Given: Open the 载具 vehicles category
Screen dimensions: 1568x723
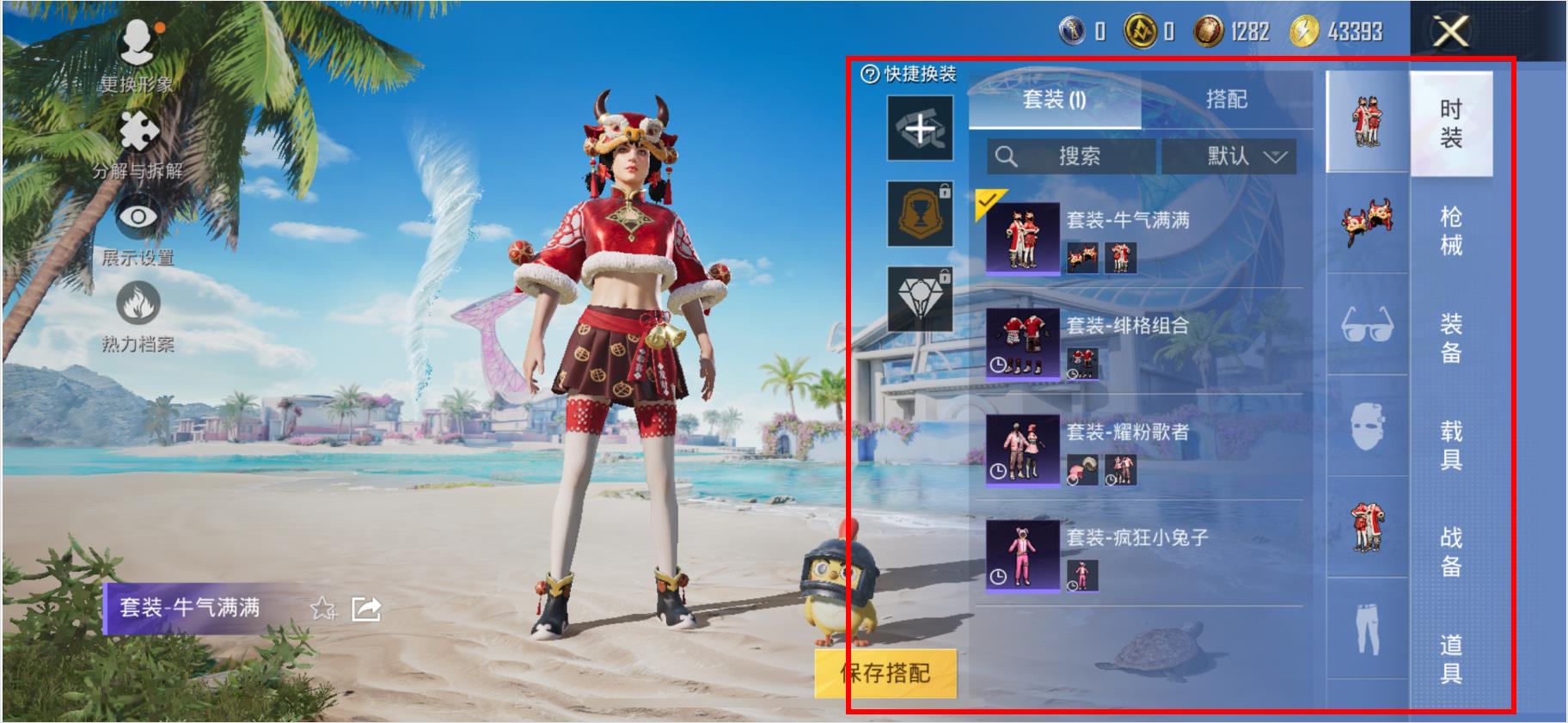Looking at the screenshot, I should coord(1451,444).
